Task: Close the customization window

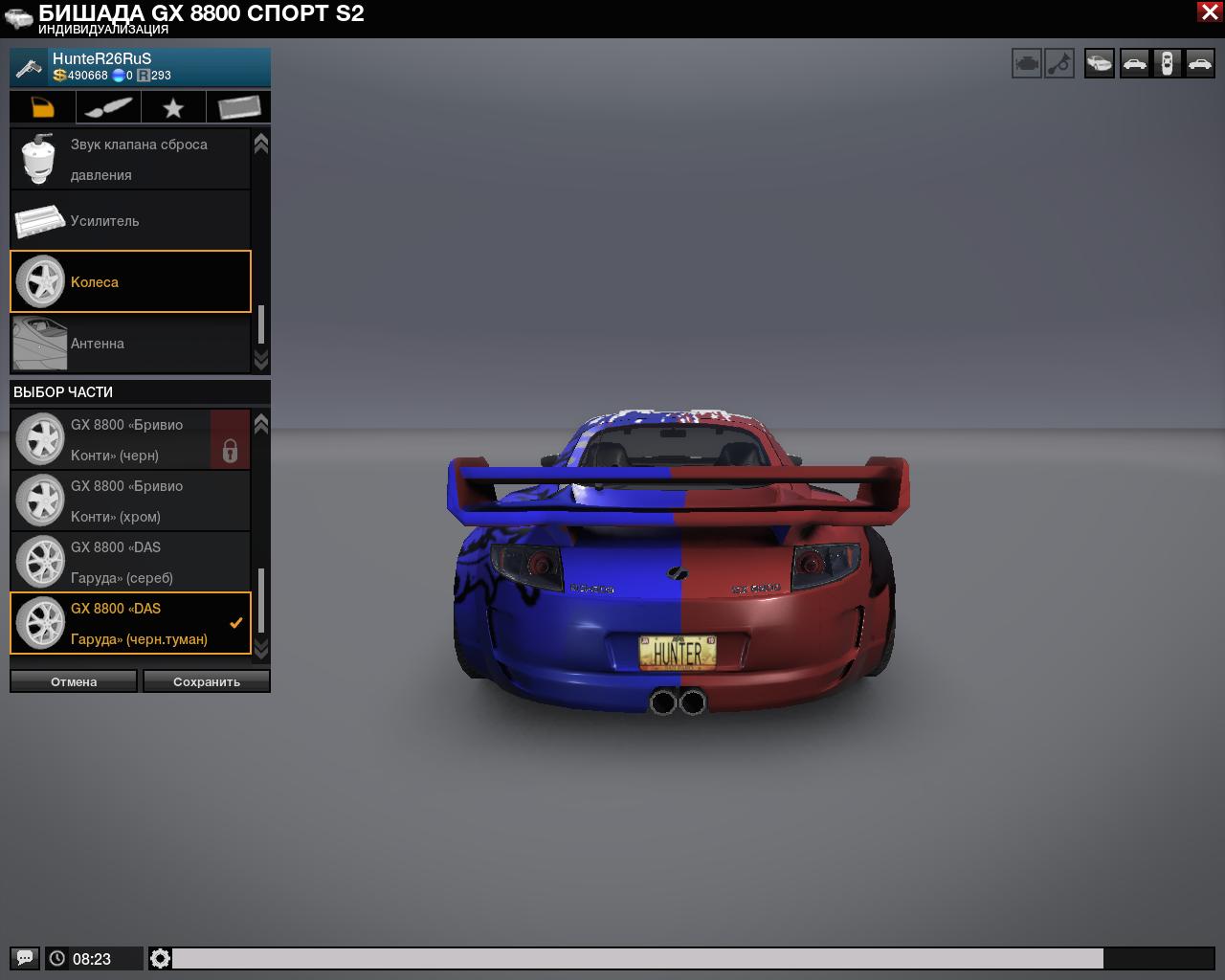Action: tap(1208, 12)
